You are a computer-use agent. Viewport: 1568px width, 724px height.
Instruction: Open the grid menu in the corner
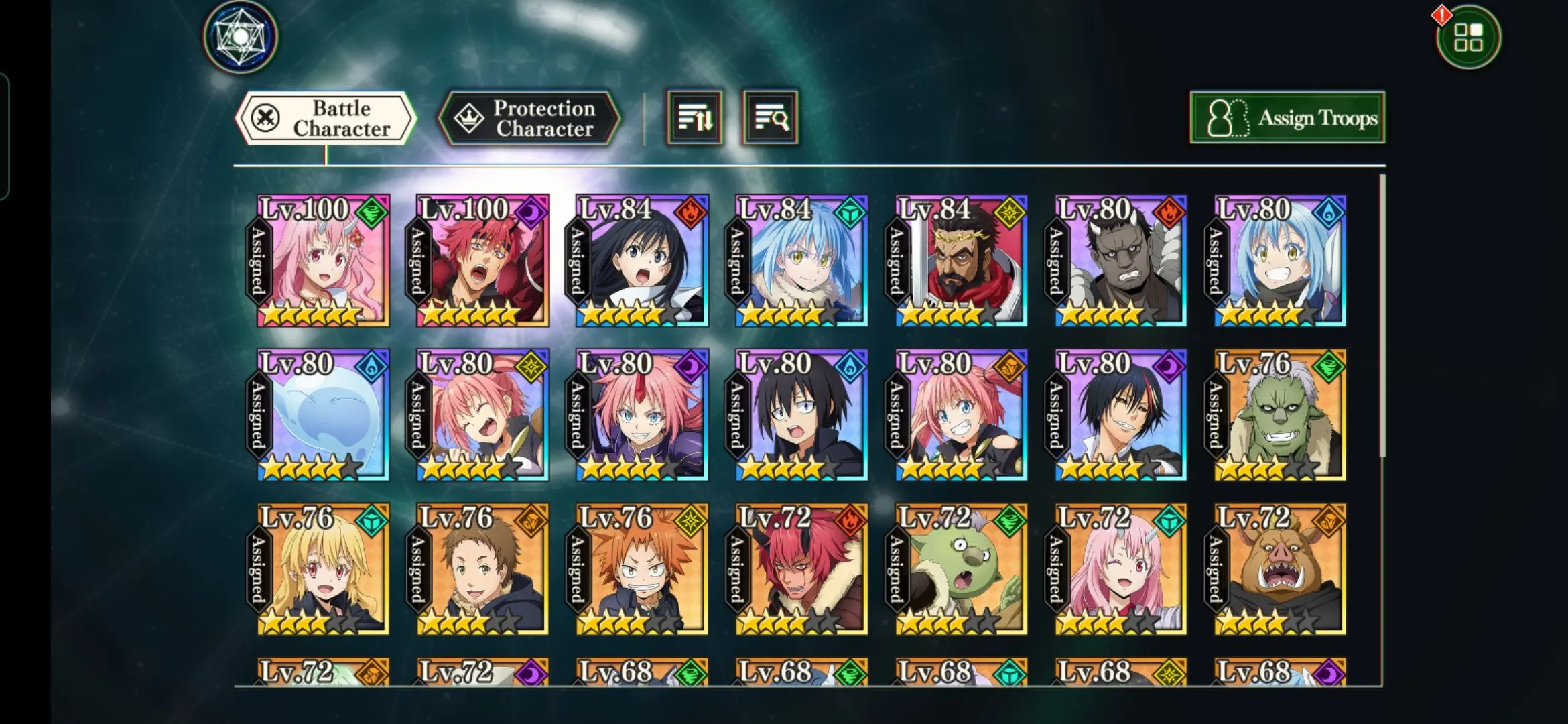coord(1468,38)
